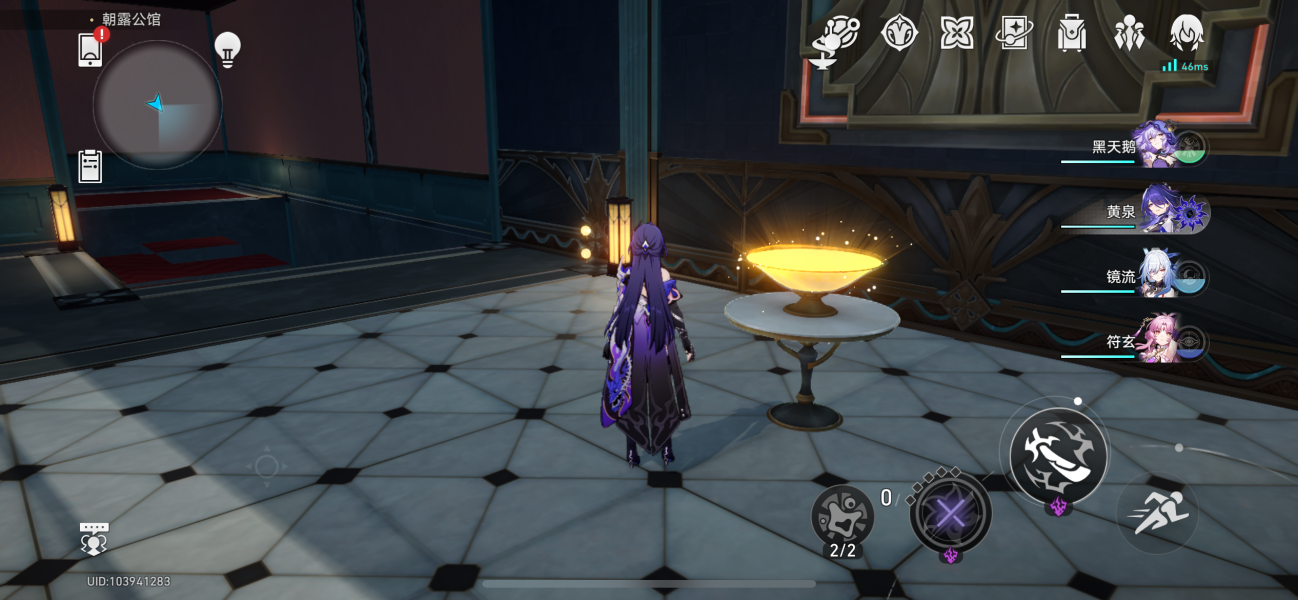
Task: Tap the sprint running figure button
Action: coord(1156,514)
